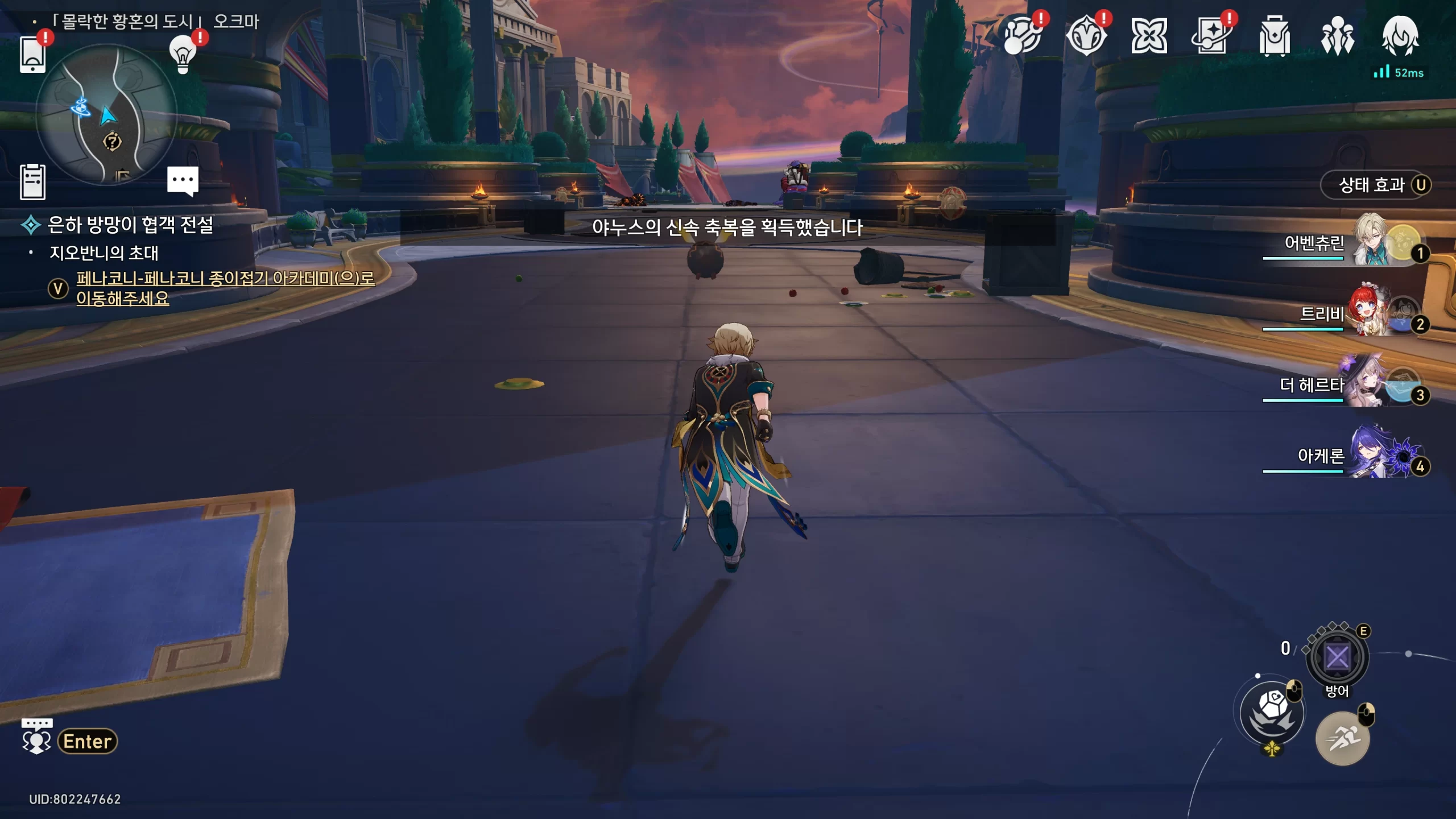Select the 은하 방망이 협객 전설 quest tracker
The width and height of the screenshot is (1456, 819).
coord(130,225)
